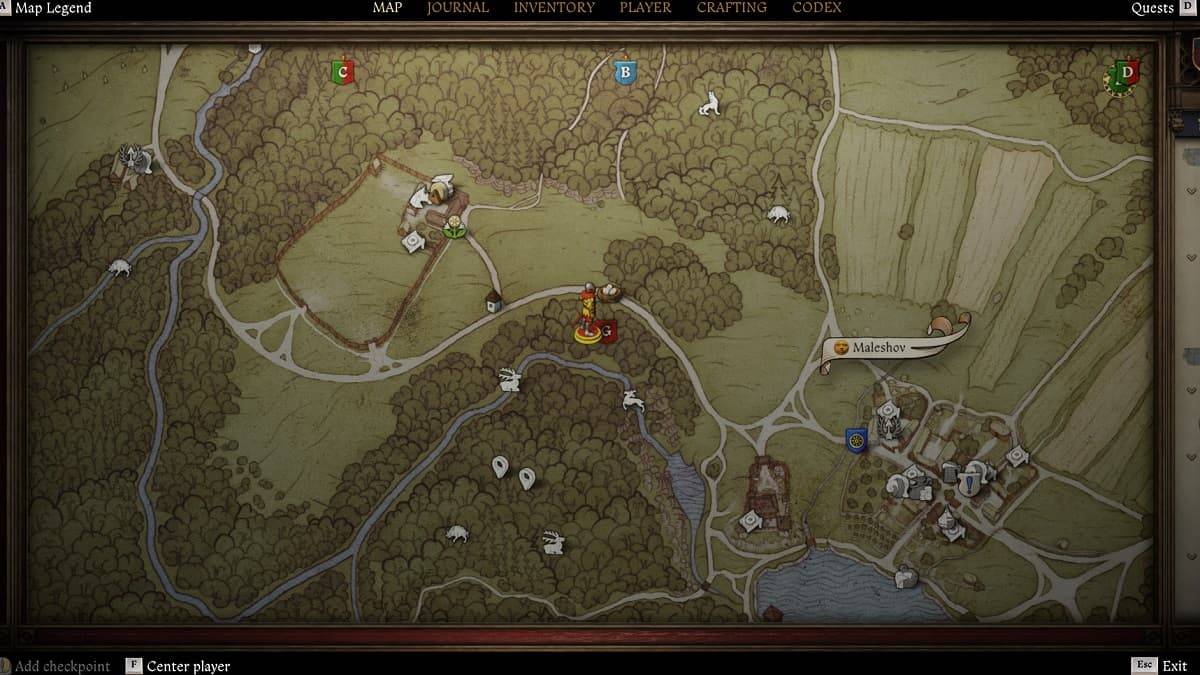Viewport: 1200px width, 675px height.
Task: Go to the Player tab
Action: click(x=645, y=8)
